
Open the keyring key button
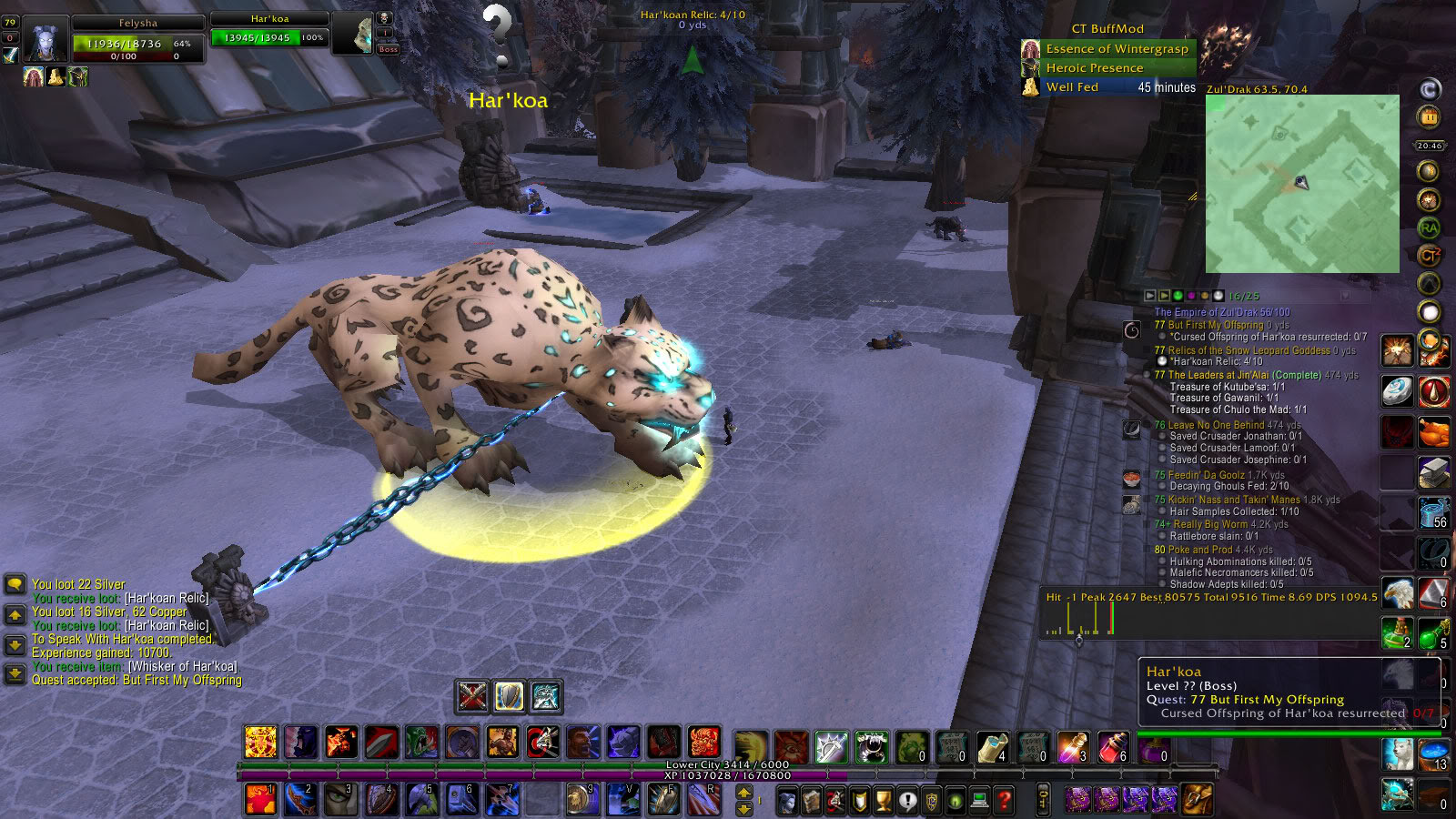[1043, 800]
